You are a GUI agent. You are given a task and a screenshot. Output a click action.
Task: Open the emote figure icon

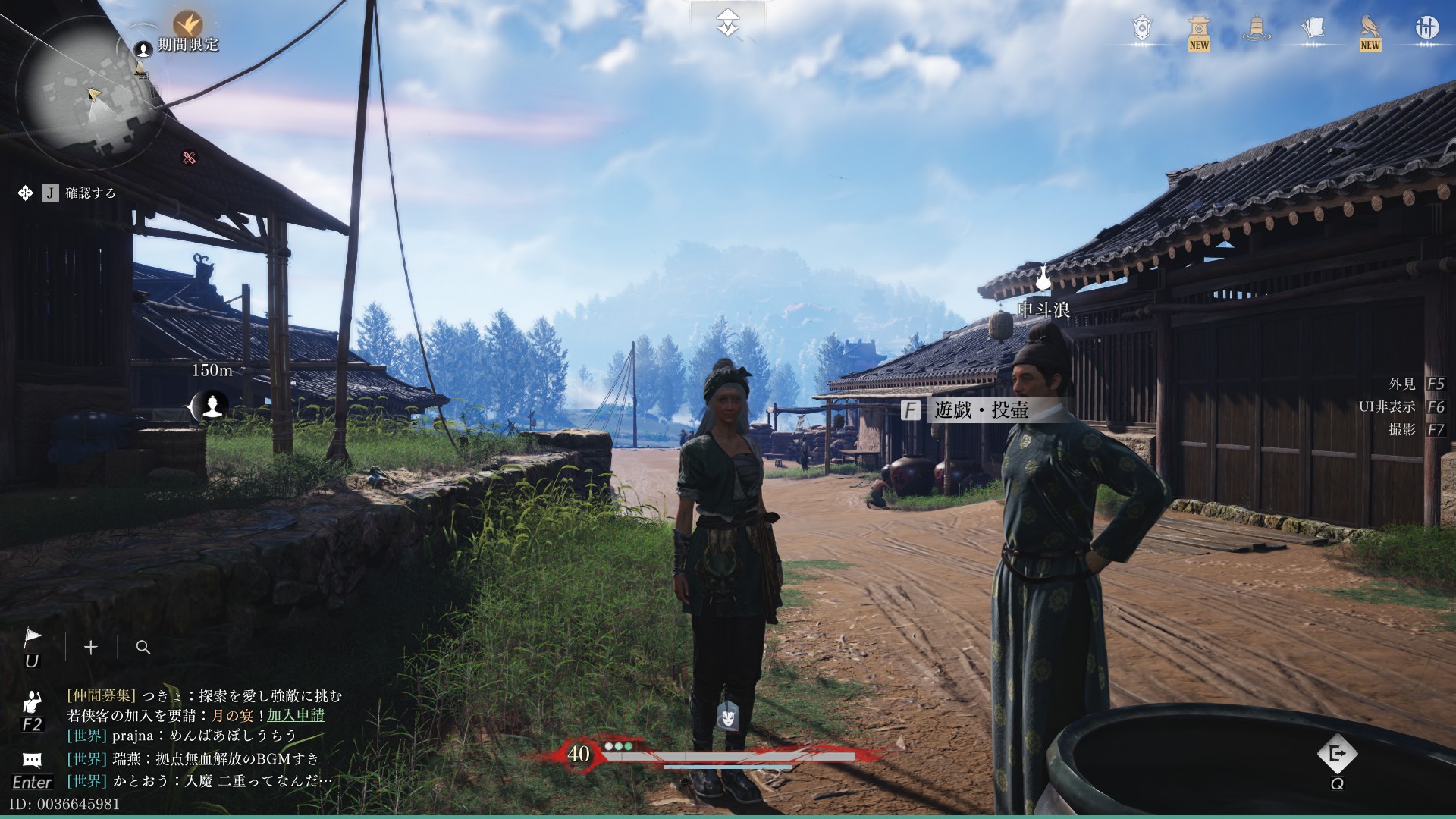[32, 701]
